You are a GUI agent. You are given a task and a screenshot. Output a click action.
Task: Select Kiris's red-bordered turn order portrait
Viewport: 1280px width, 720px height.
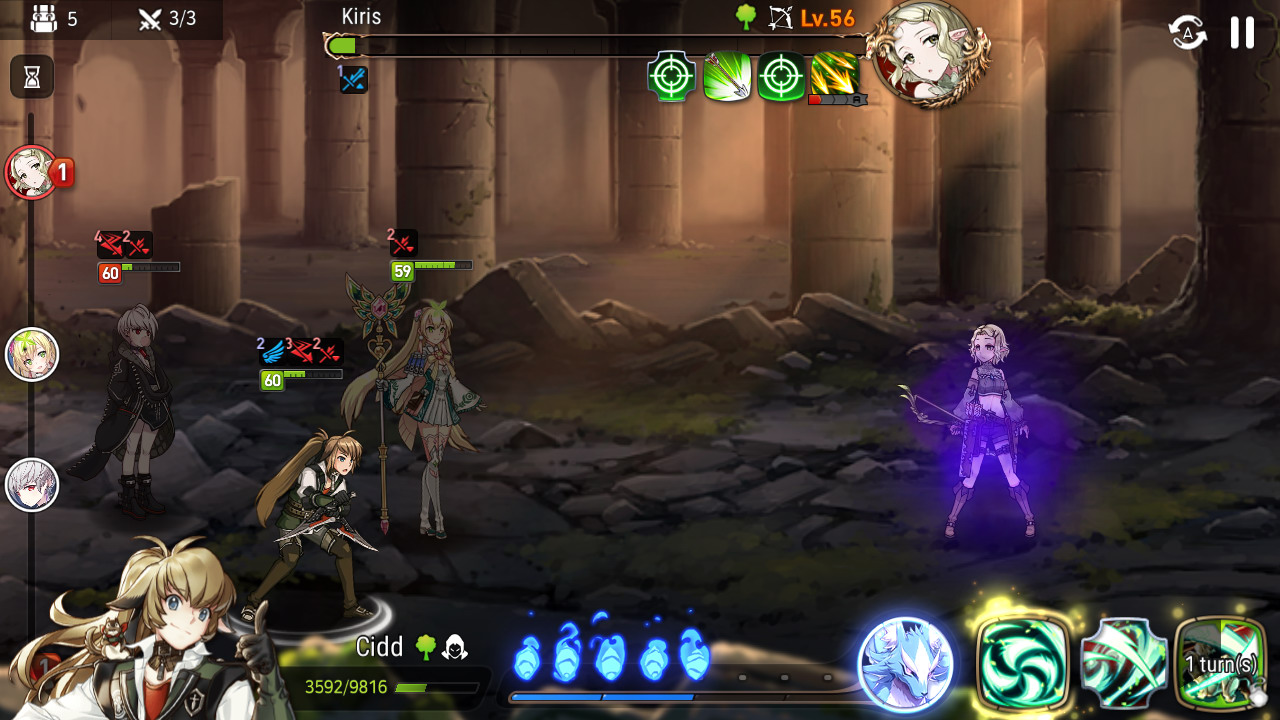(x=33, y=173)
